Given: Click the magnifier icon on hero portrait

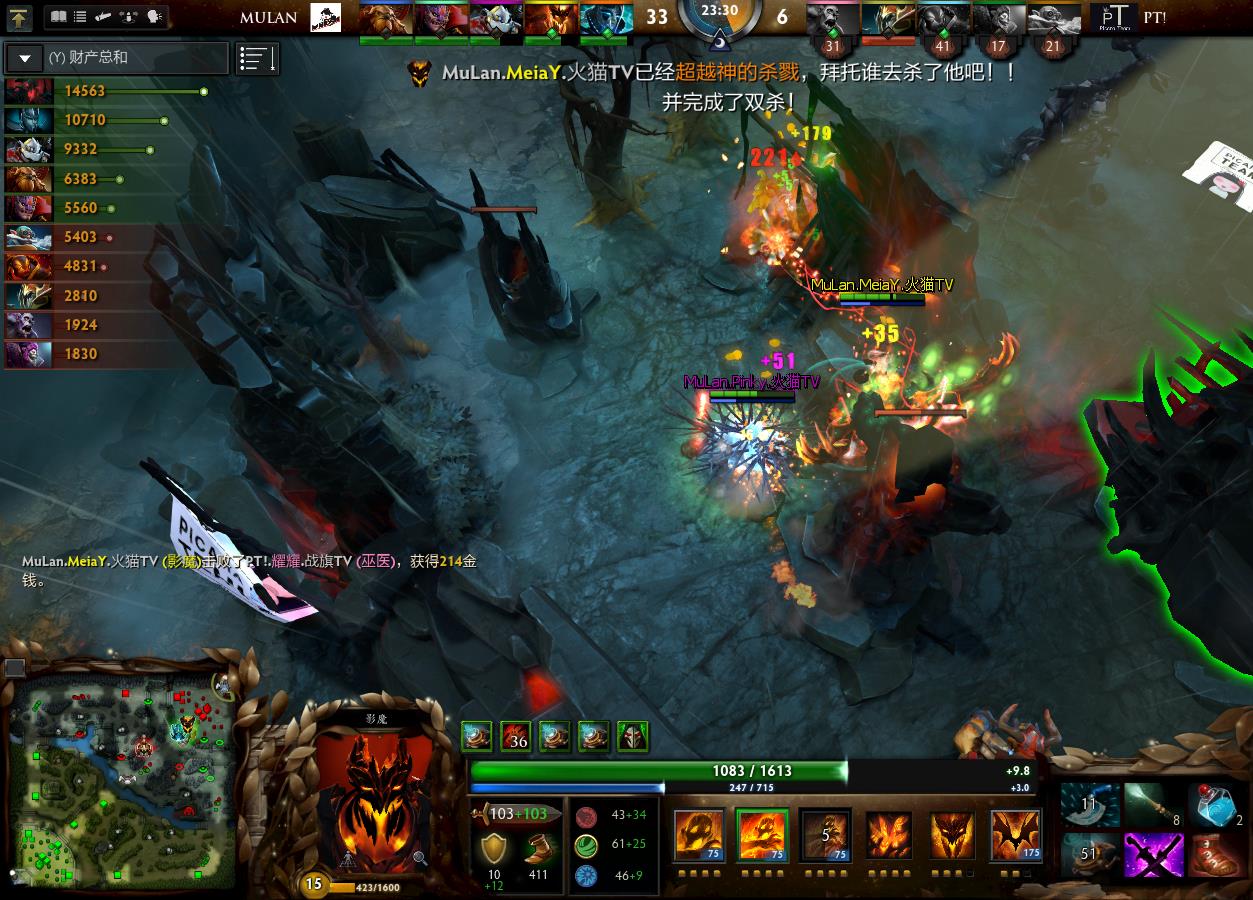Looking at the screenshot, I should (420, 857).
